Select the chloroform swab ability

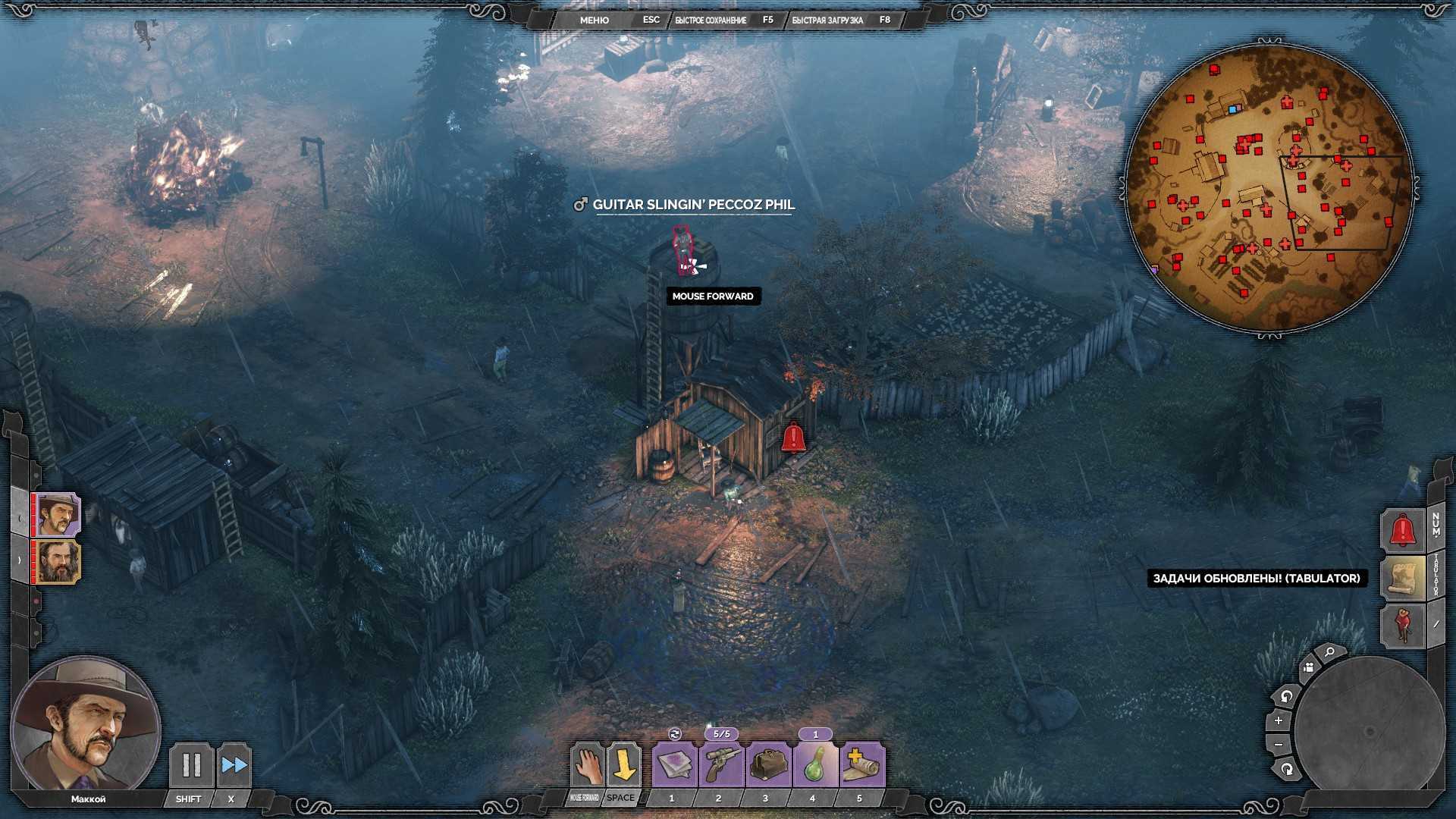[x=674, y=765]
